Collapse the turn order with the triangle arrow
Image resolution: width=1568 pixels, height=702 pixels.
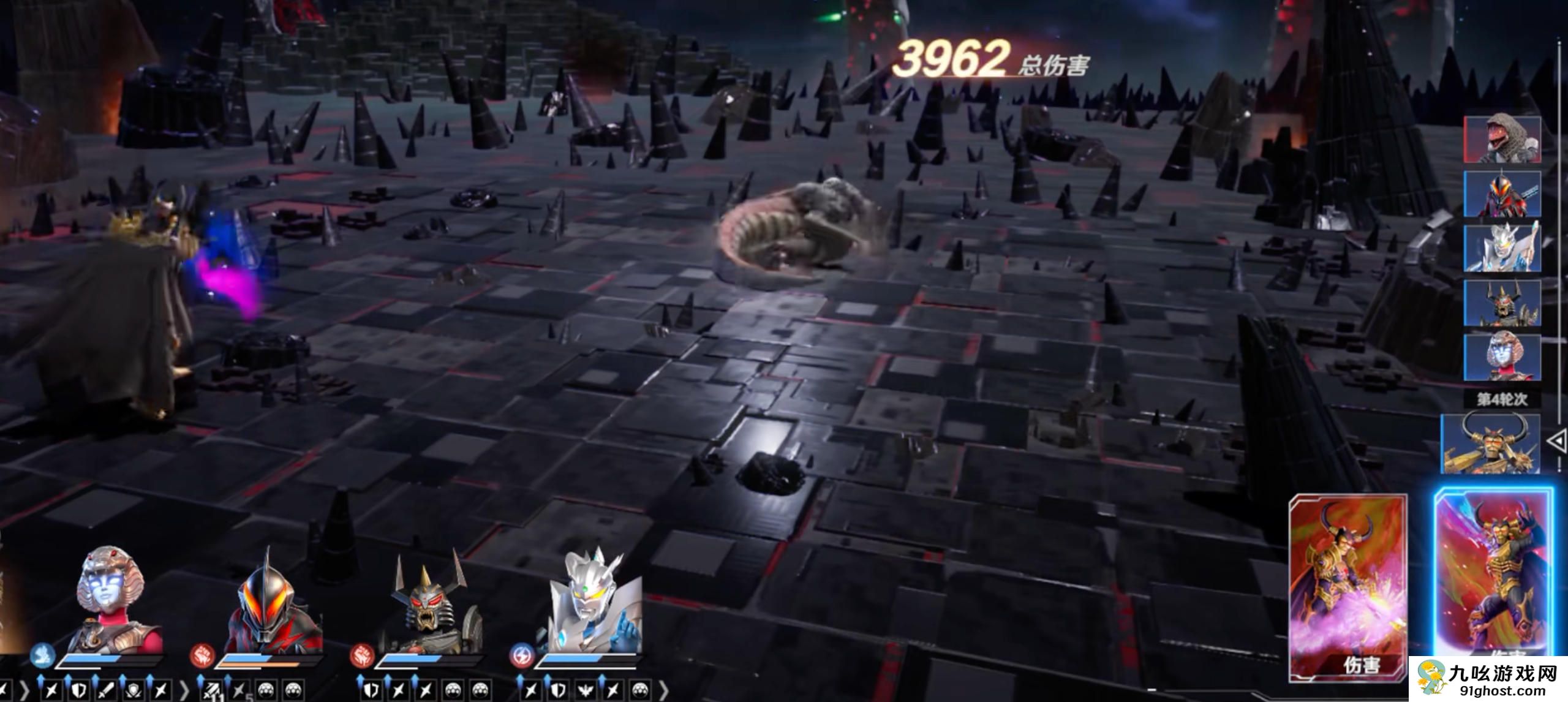(x=1556, y=440)
